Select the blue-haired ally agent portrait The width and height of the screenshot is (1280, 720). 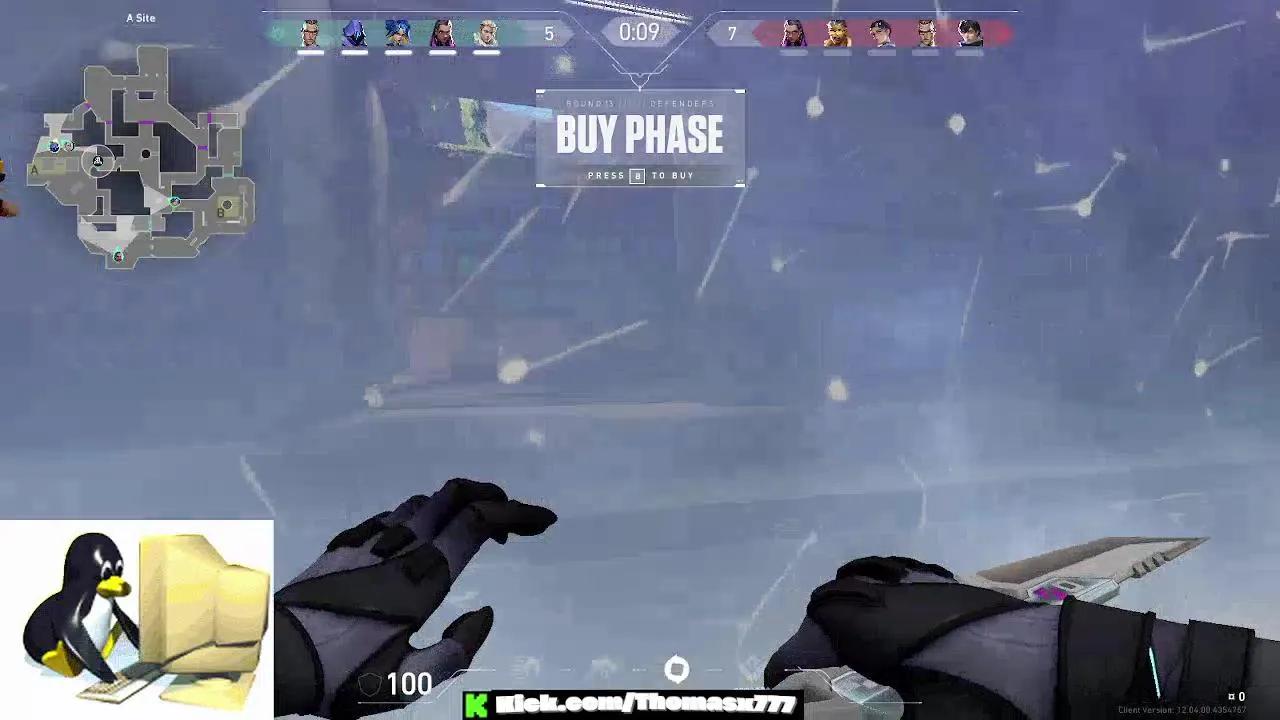pyautogui.click(x=398, y=30)
